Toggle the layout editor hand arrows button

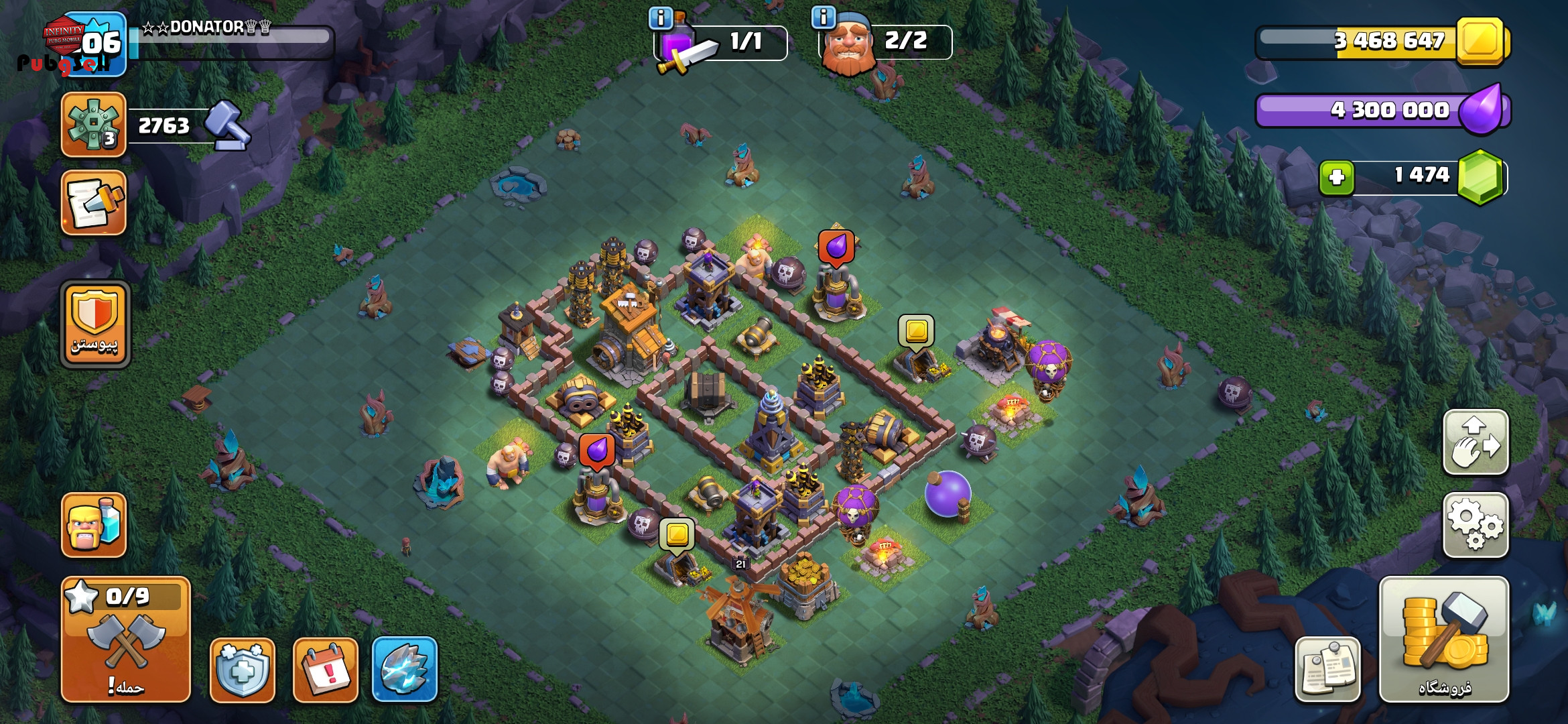point(1475,442)
